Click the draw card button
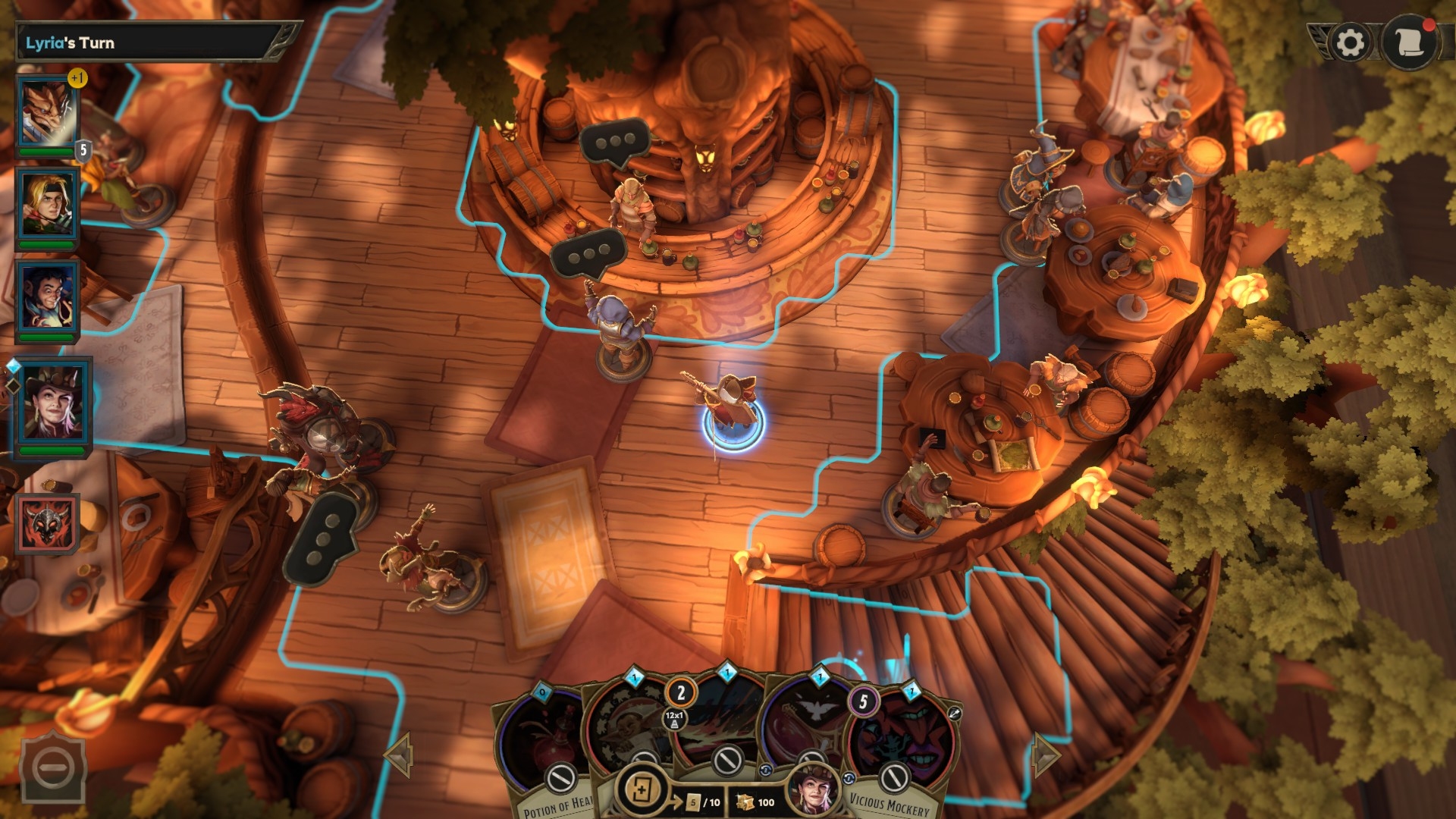Image resolution: width=1456 pixels, height=819 pixels. click(x=642, y=789)
